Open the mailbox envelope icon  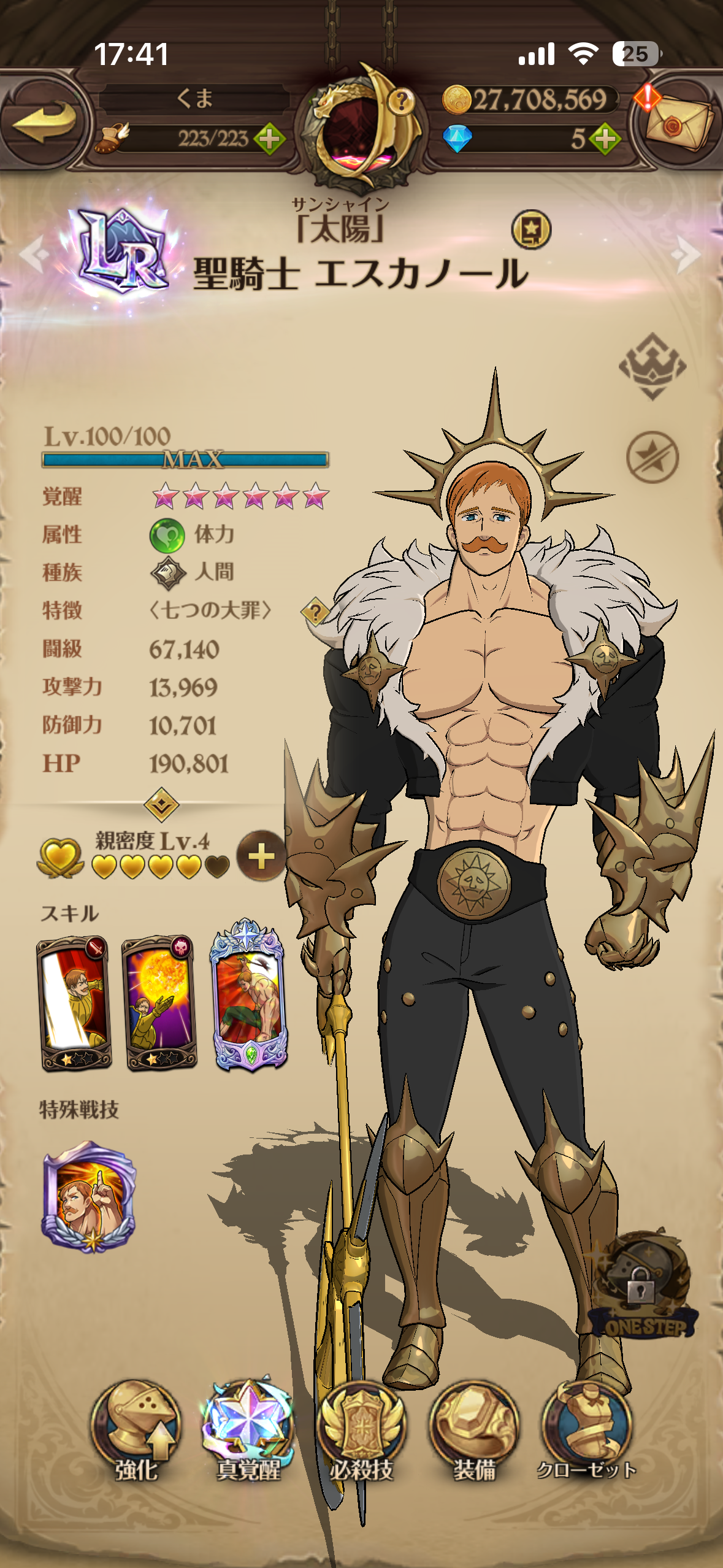(679, 121)
